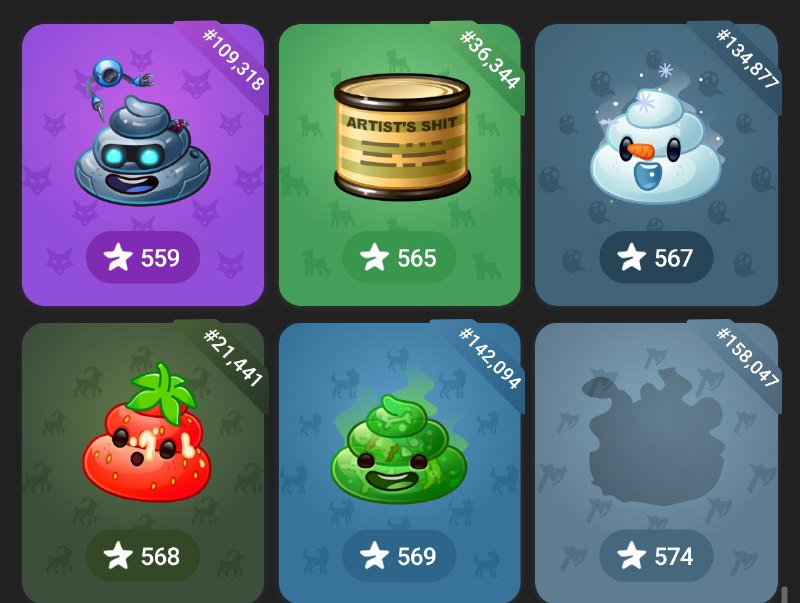This screenshot has width=800, height=603.
Task: Click the 567 stars price button
Action: pyautogui.click(x=656, y=258)
